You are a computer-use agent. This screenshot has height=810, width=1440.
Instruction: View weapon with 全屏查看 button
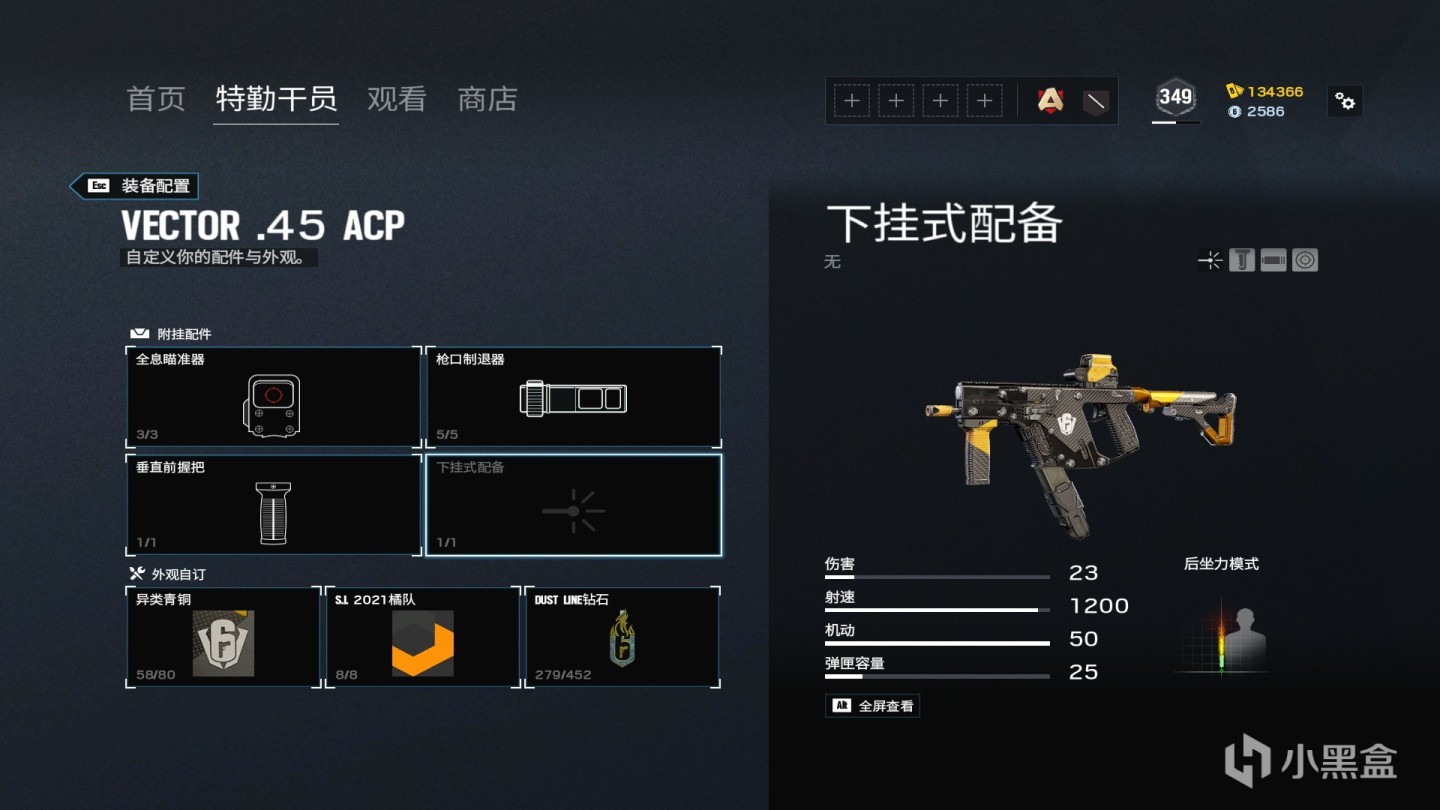(x=872, y=706)
